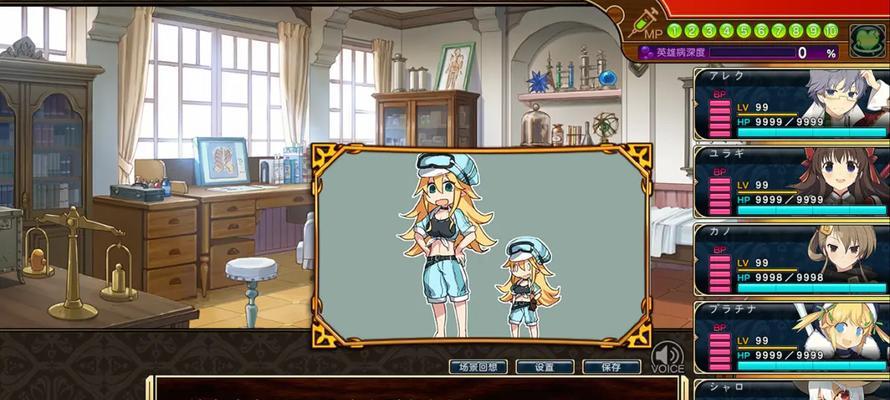Open the 场景回想 scene recall menu
The height and width of the screenshot is (400, 890).
479,367
